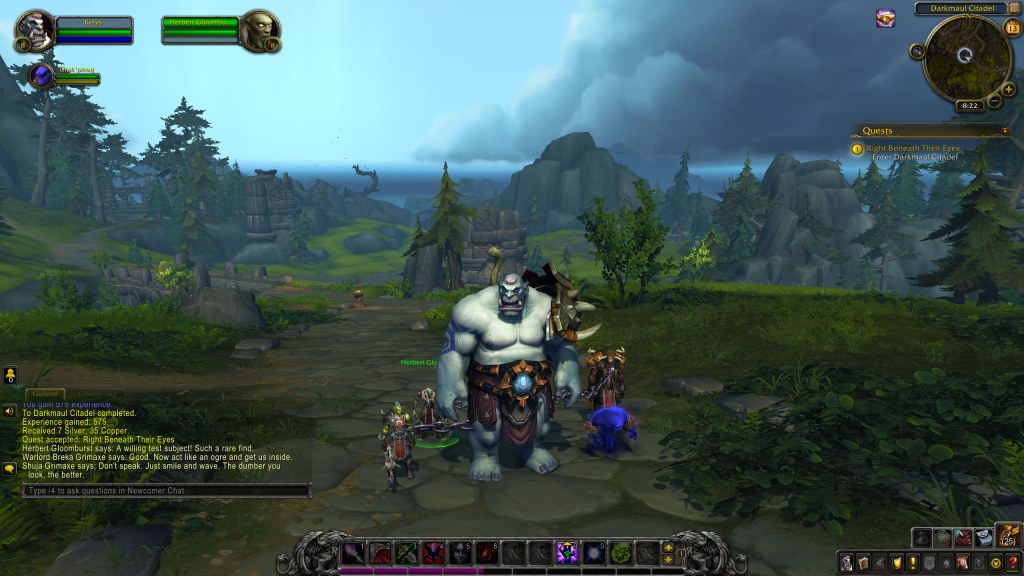Use the green leafy ability on the action bar
Screen dimensions: 1024x576
click(620, 551)
